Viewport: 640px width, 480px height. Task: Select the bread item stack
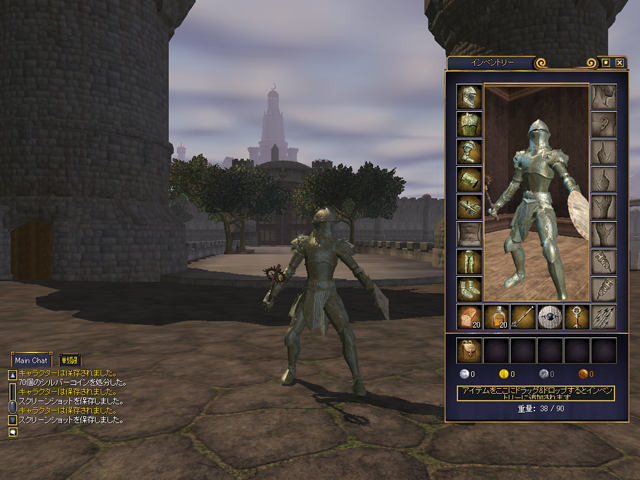click(469, 317)
